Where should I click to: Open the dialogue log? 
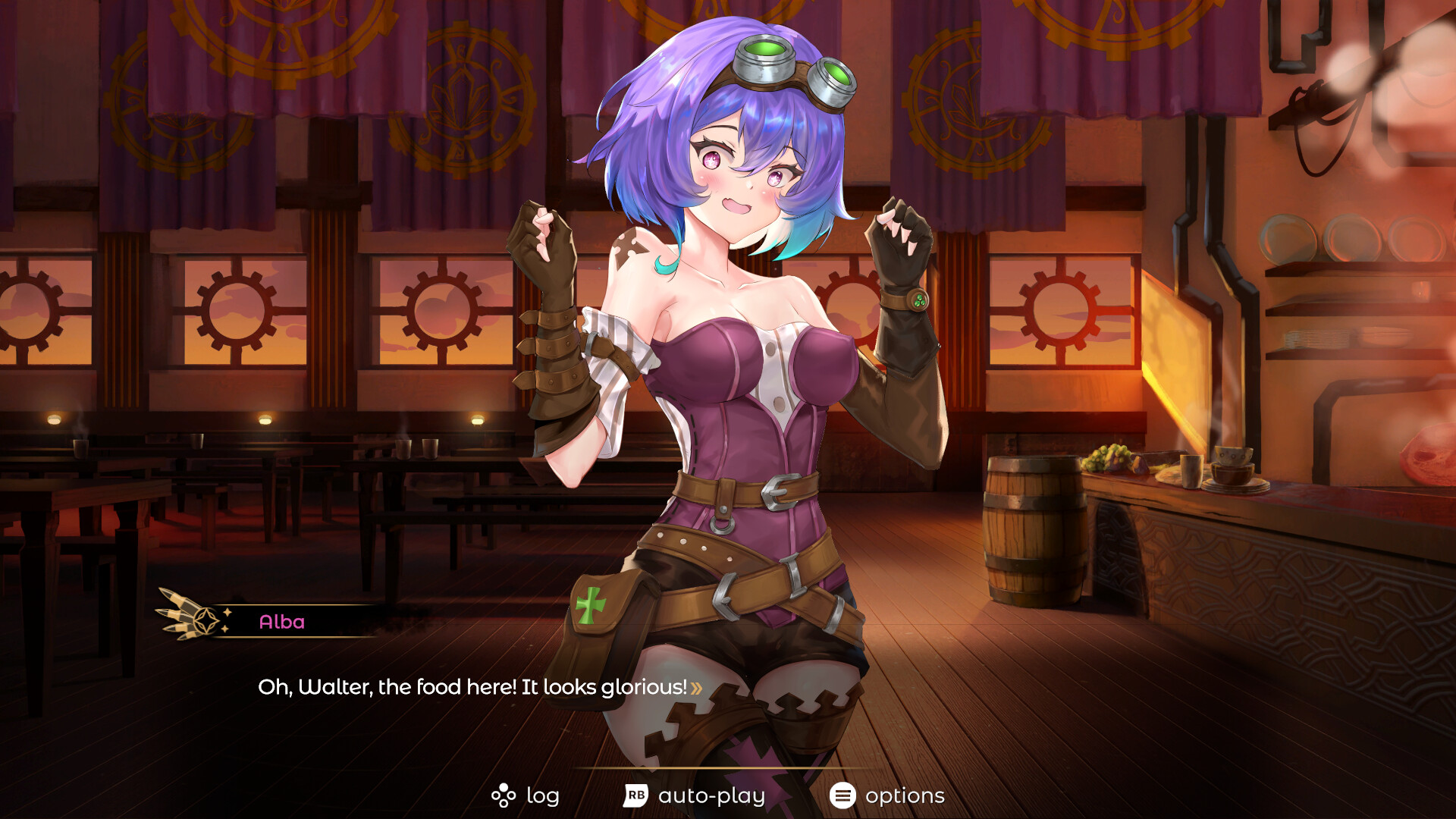click(x=526, y=795)
